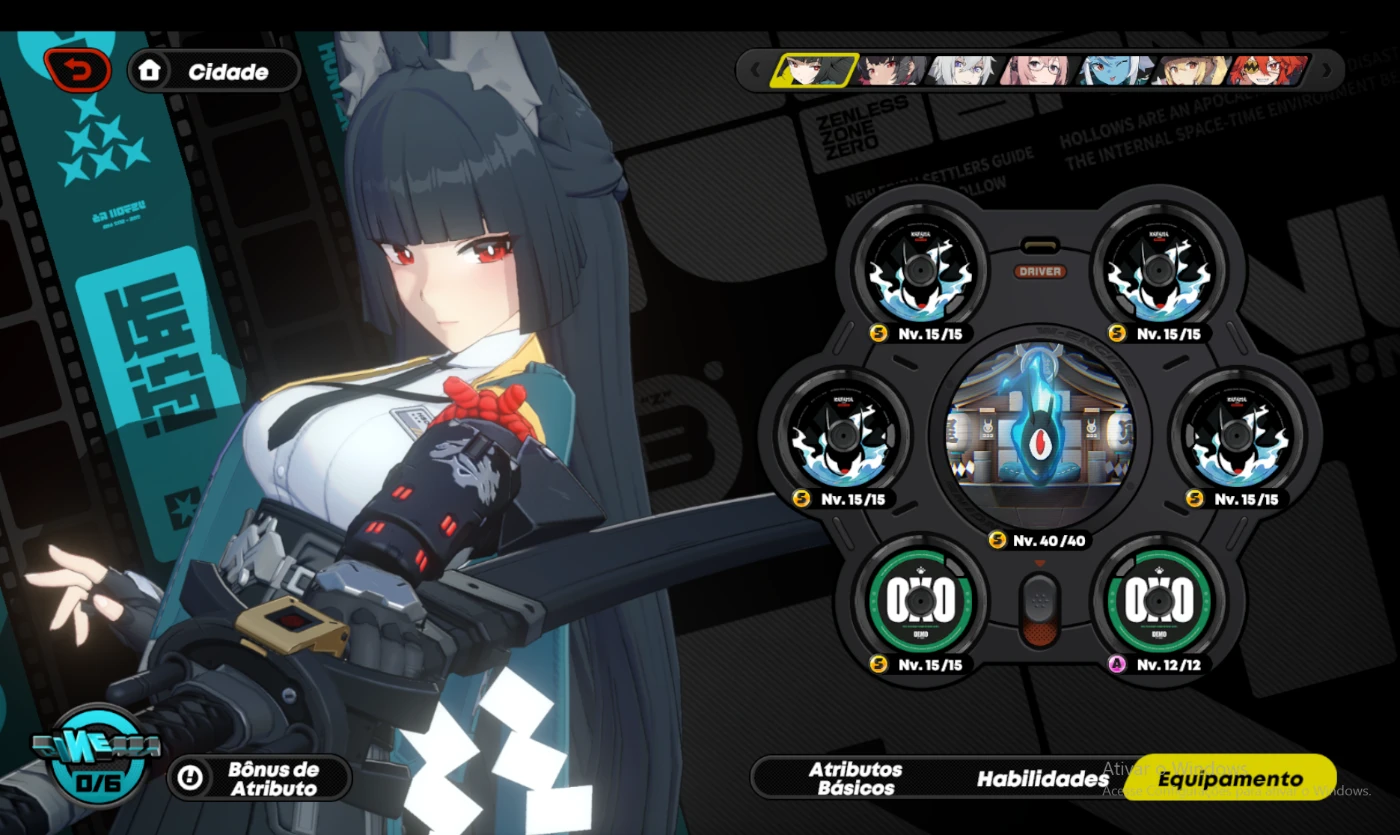Switch to the white-haired character portrait
This screenshot has width=1400, height=835.
click(x=964, y=70)
